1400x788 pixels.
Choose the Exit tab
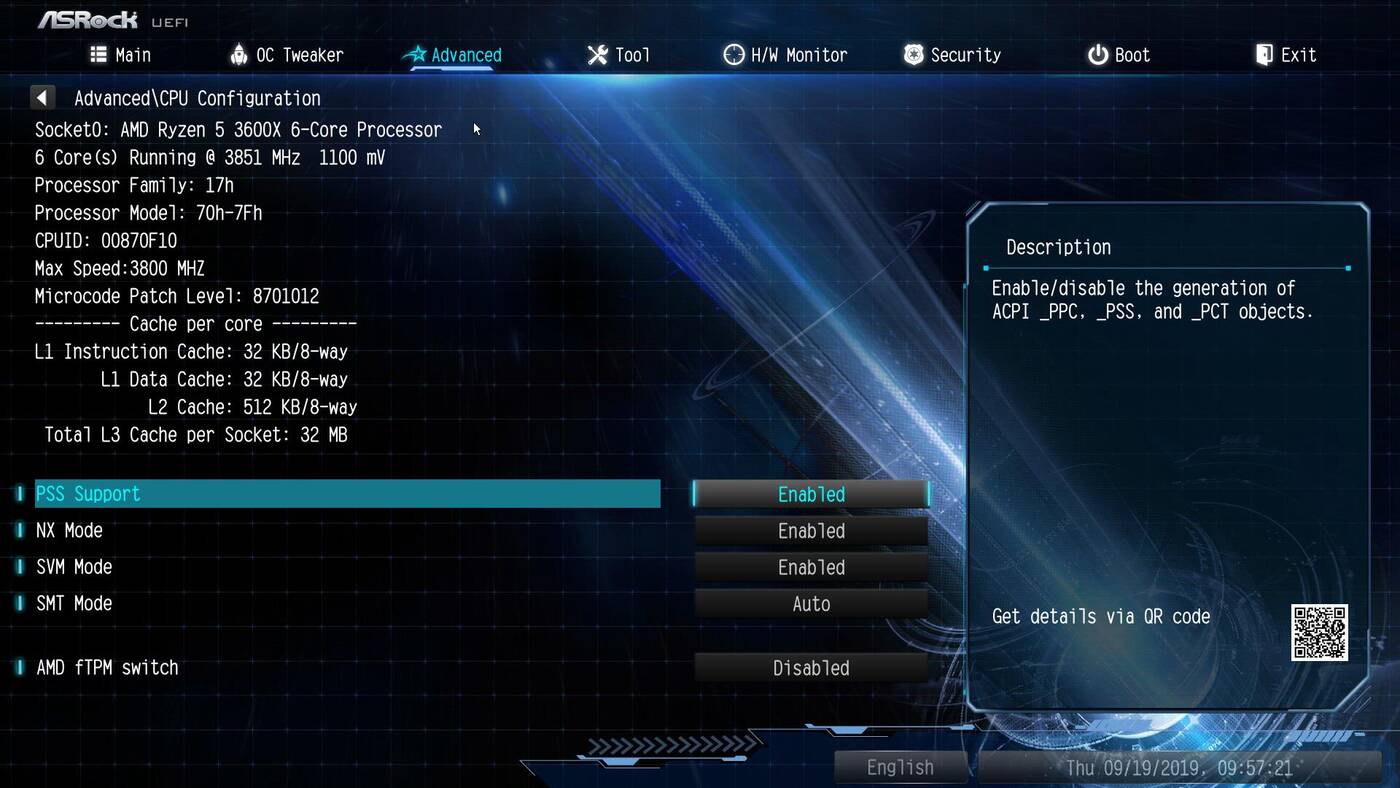click(1286, 55)
